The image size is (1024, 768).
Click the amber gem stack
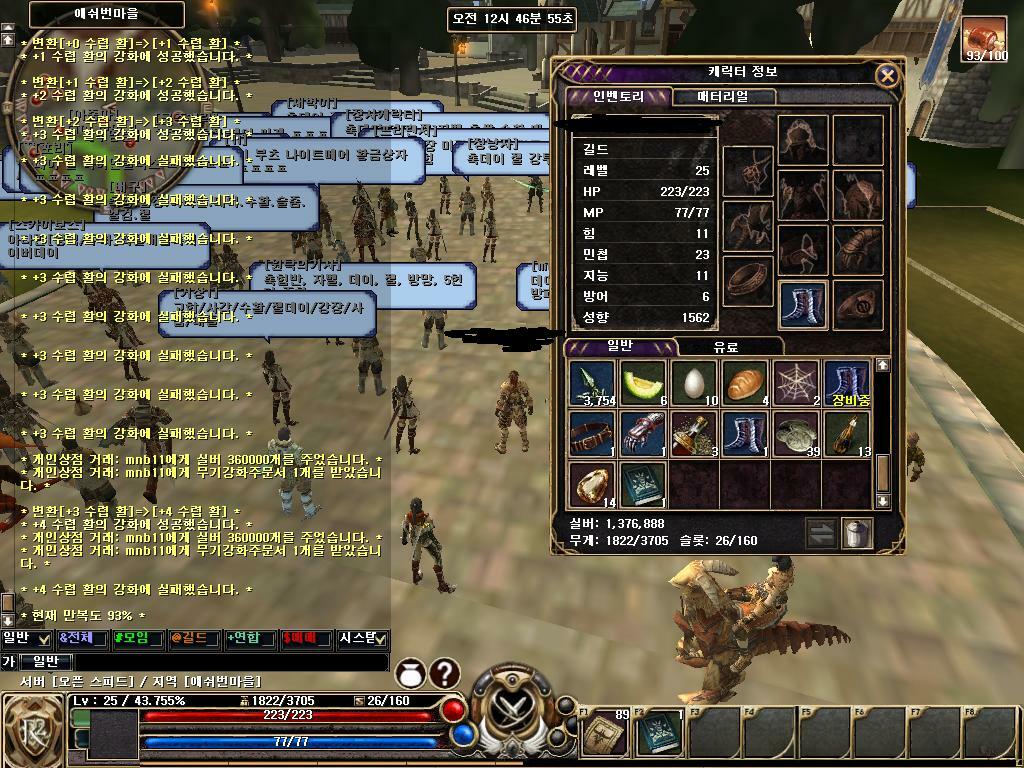(592, 485)
